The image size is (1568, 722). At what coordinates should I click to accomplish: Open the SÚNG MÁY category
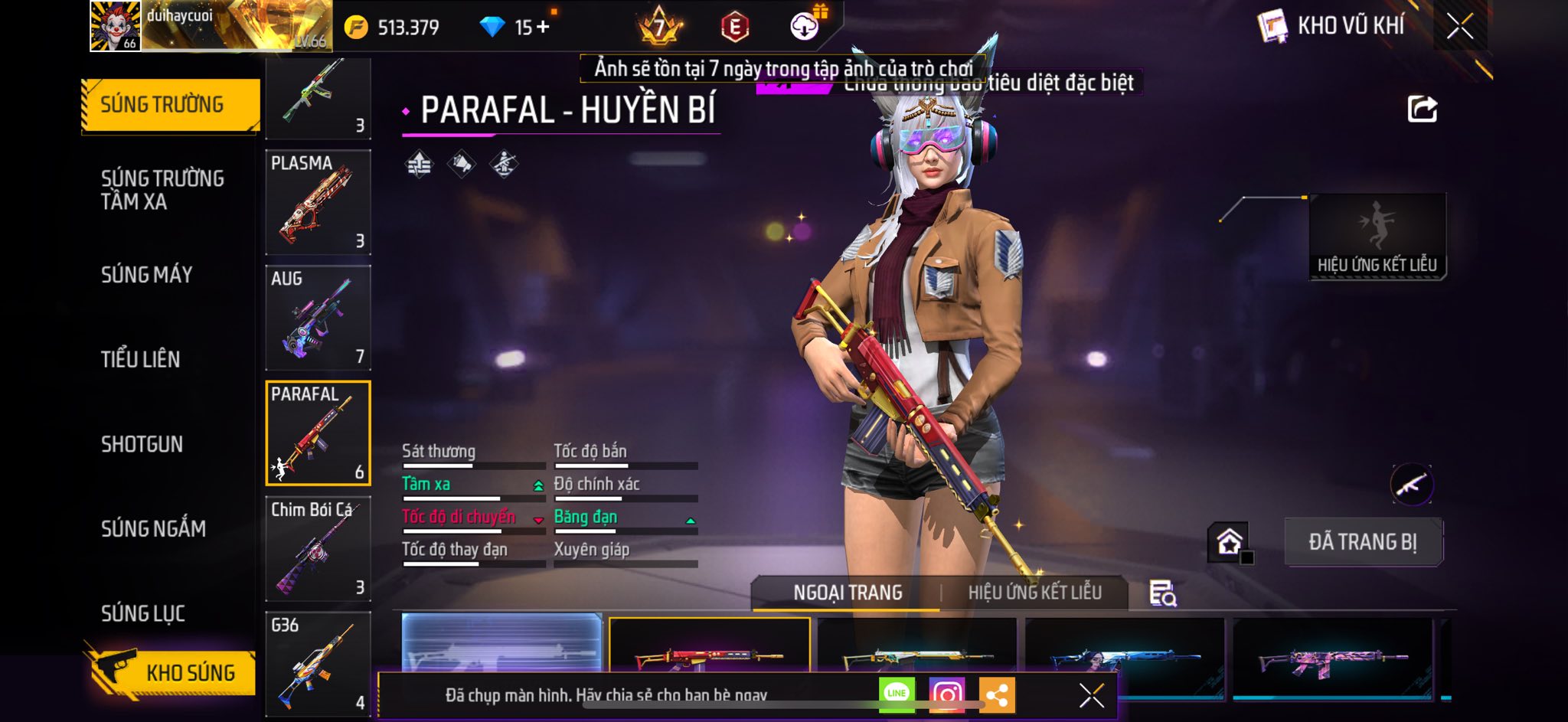(x=147, y=275)
